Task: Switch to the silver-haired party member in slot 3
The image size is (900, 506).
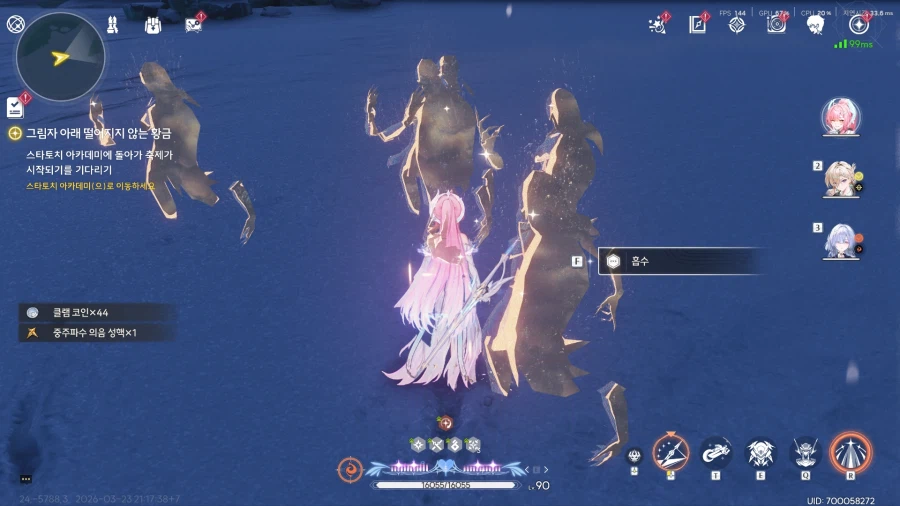Action: click(838, 241)
